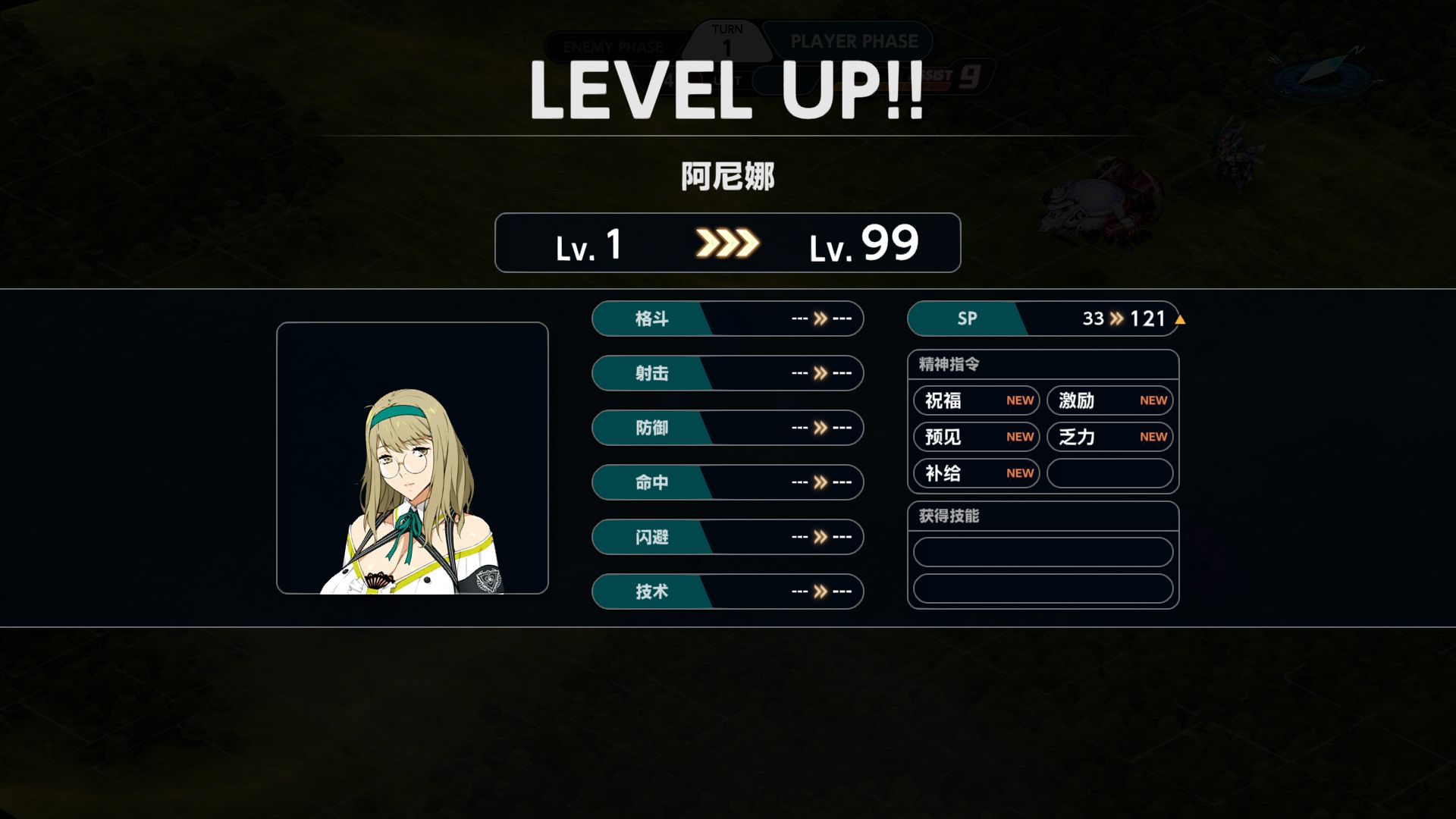Click the 乏力 spirit command entry
This screenshot has height=819, width=1456.
click(1109, 437)
